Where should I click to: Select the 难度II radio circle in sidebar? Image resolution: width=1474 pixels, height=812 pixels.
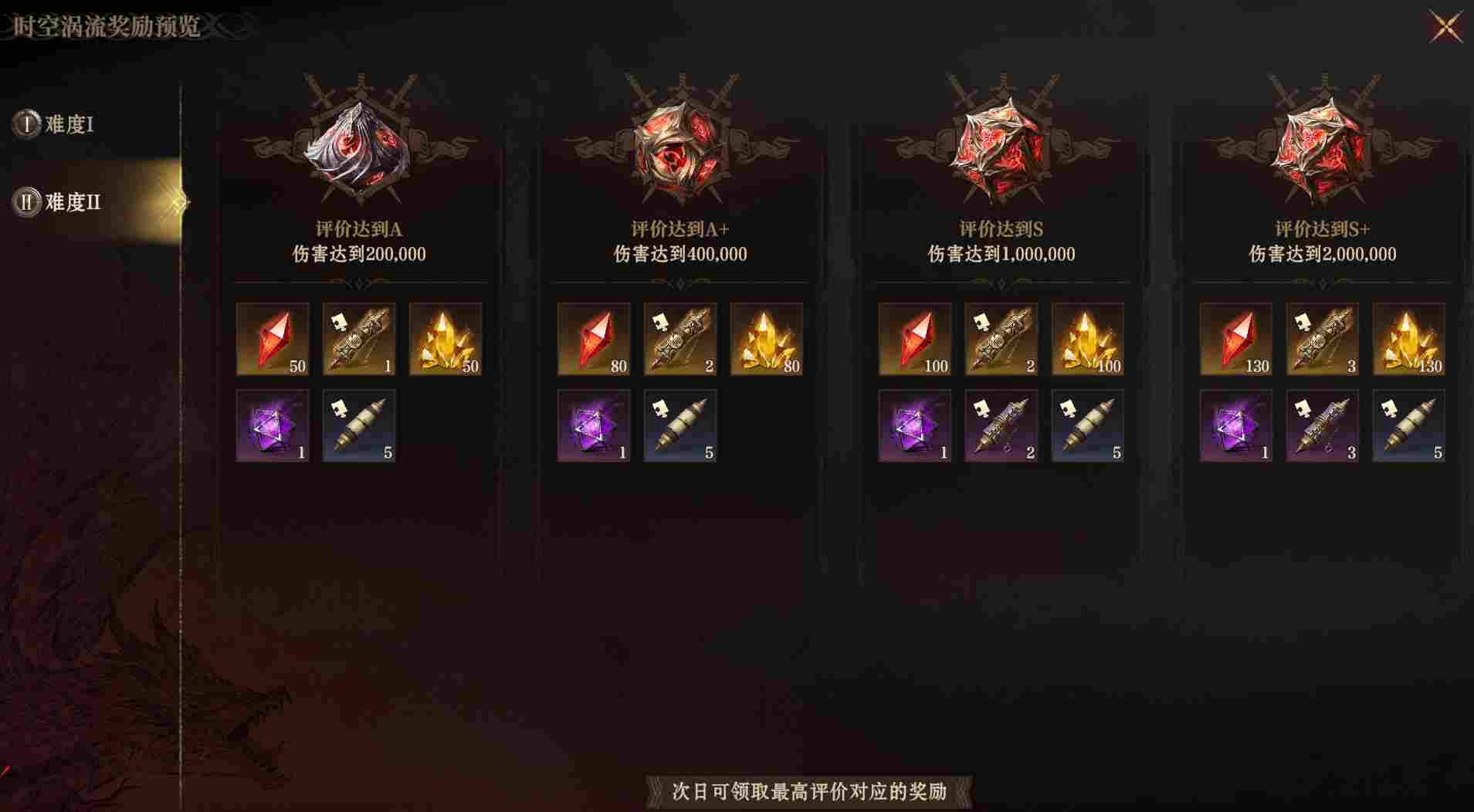tap(25, 202)
